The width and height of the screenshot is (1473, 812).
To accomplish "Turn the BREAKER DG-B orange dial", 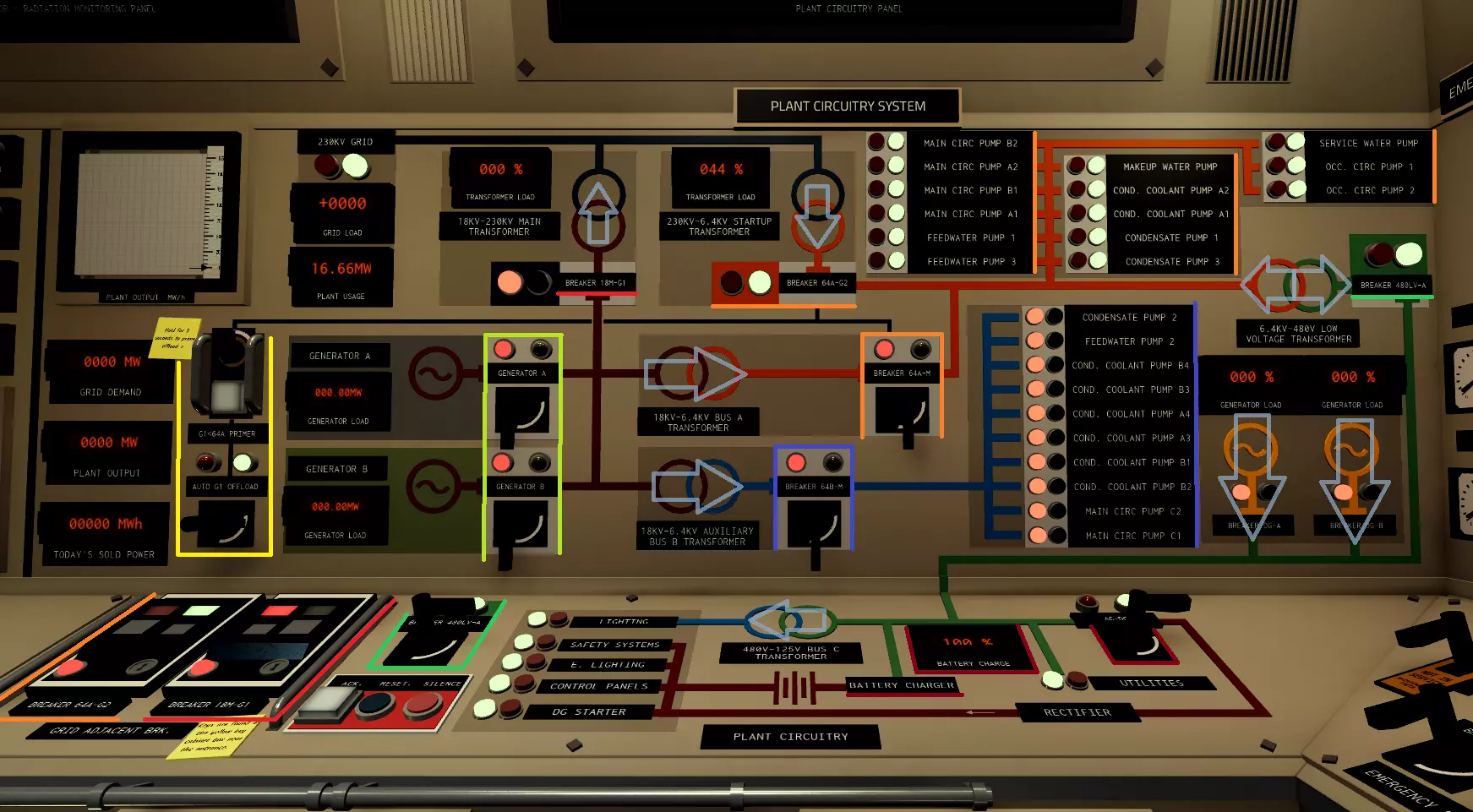I will [1350, 450].
